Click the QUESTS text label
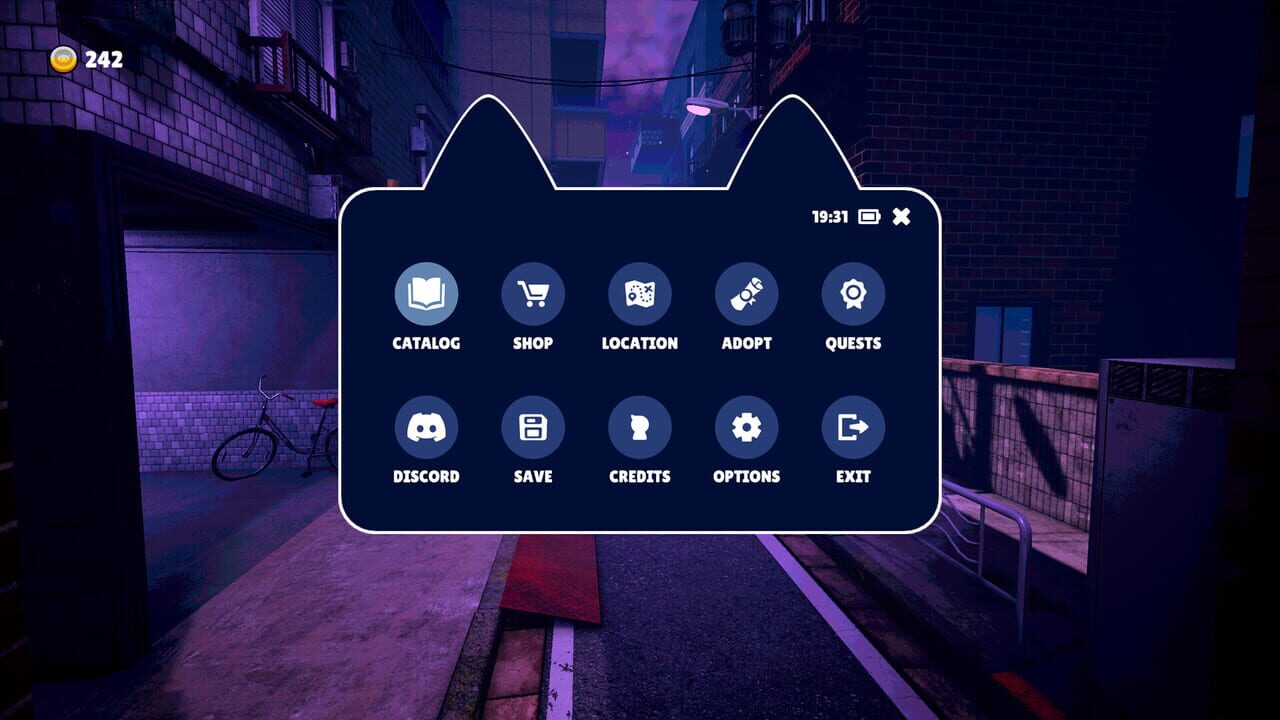1280x720 pixels. [x=852, y=343]
